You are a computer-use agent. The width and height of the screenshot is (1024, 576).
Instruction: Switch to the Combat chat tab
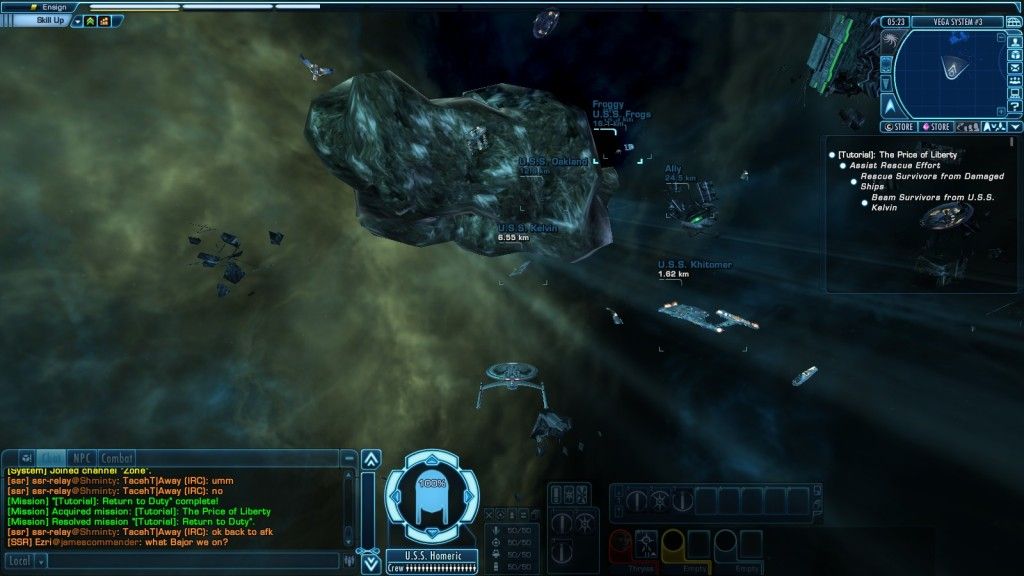[x=118, y=458]
